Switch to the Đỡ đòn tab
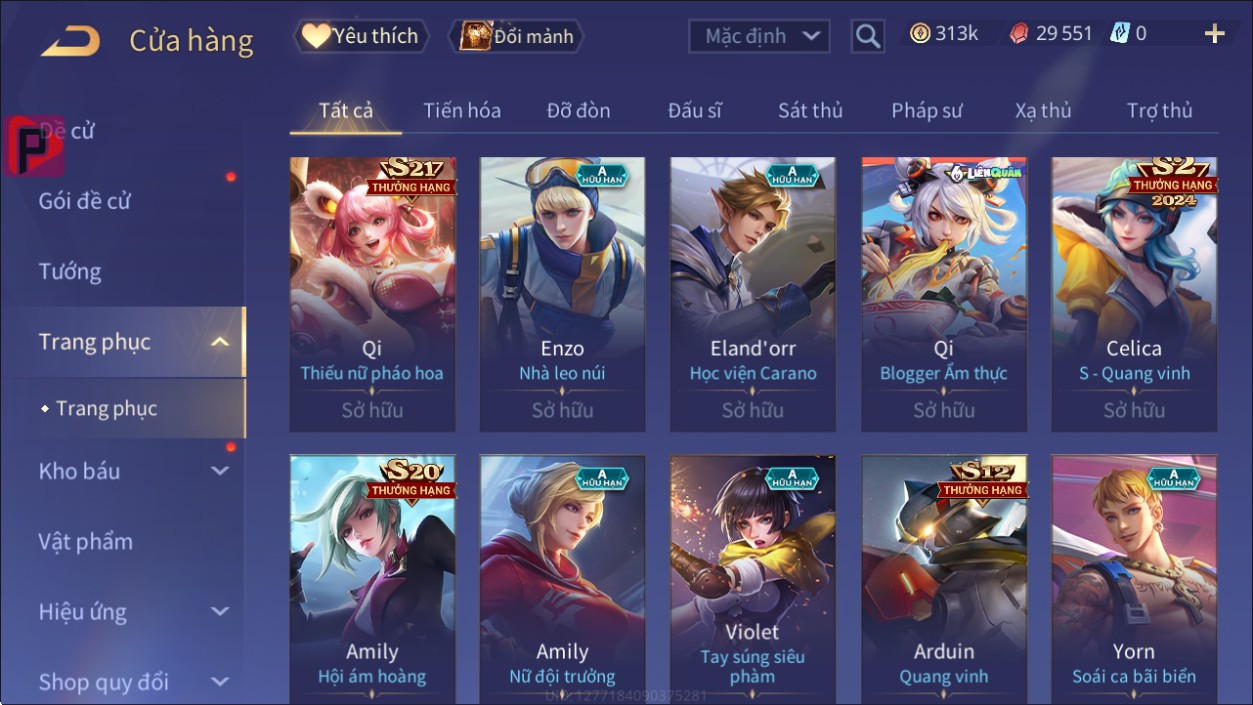The image size is (1253, 705). tap(578, 111)
